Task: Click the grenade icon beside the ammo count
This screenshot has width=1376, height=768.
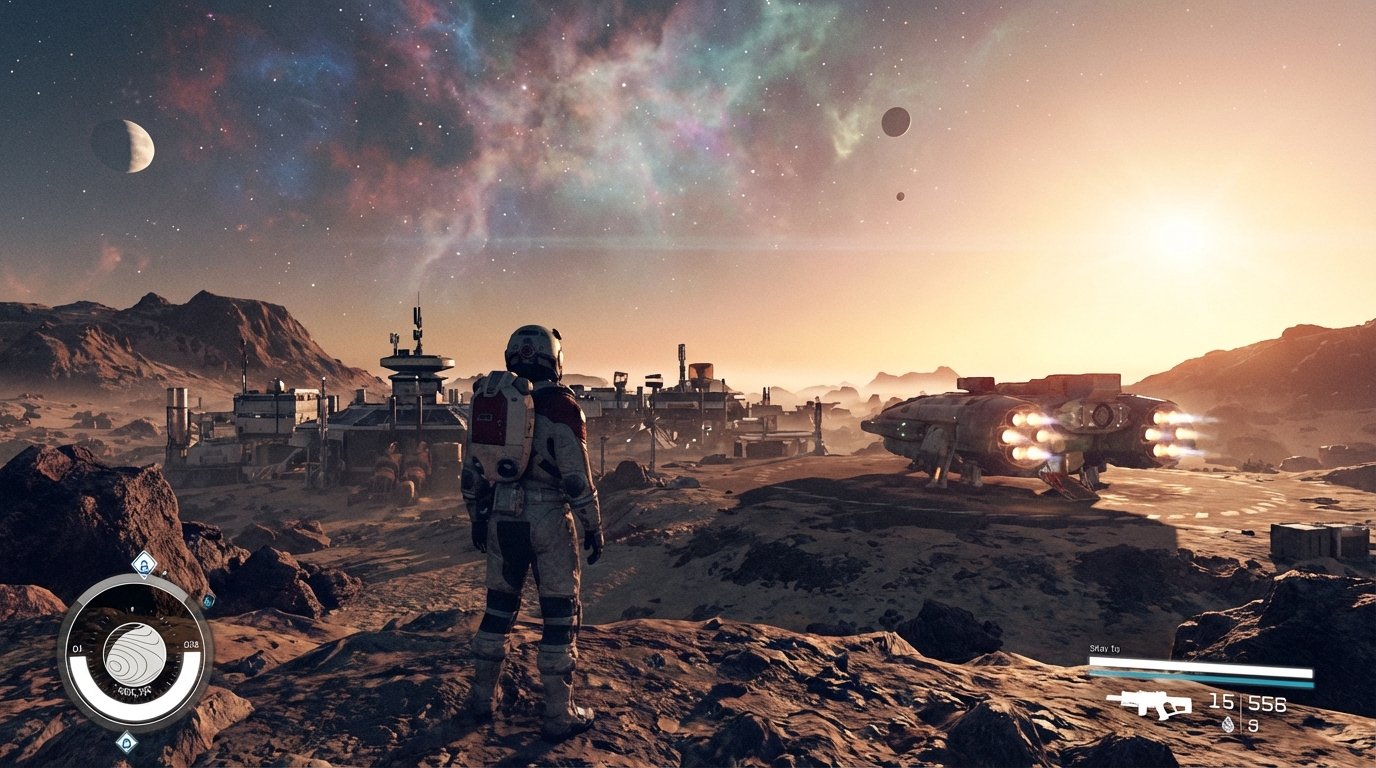Action: pos(1228,724)
